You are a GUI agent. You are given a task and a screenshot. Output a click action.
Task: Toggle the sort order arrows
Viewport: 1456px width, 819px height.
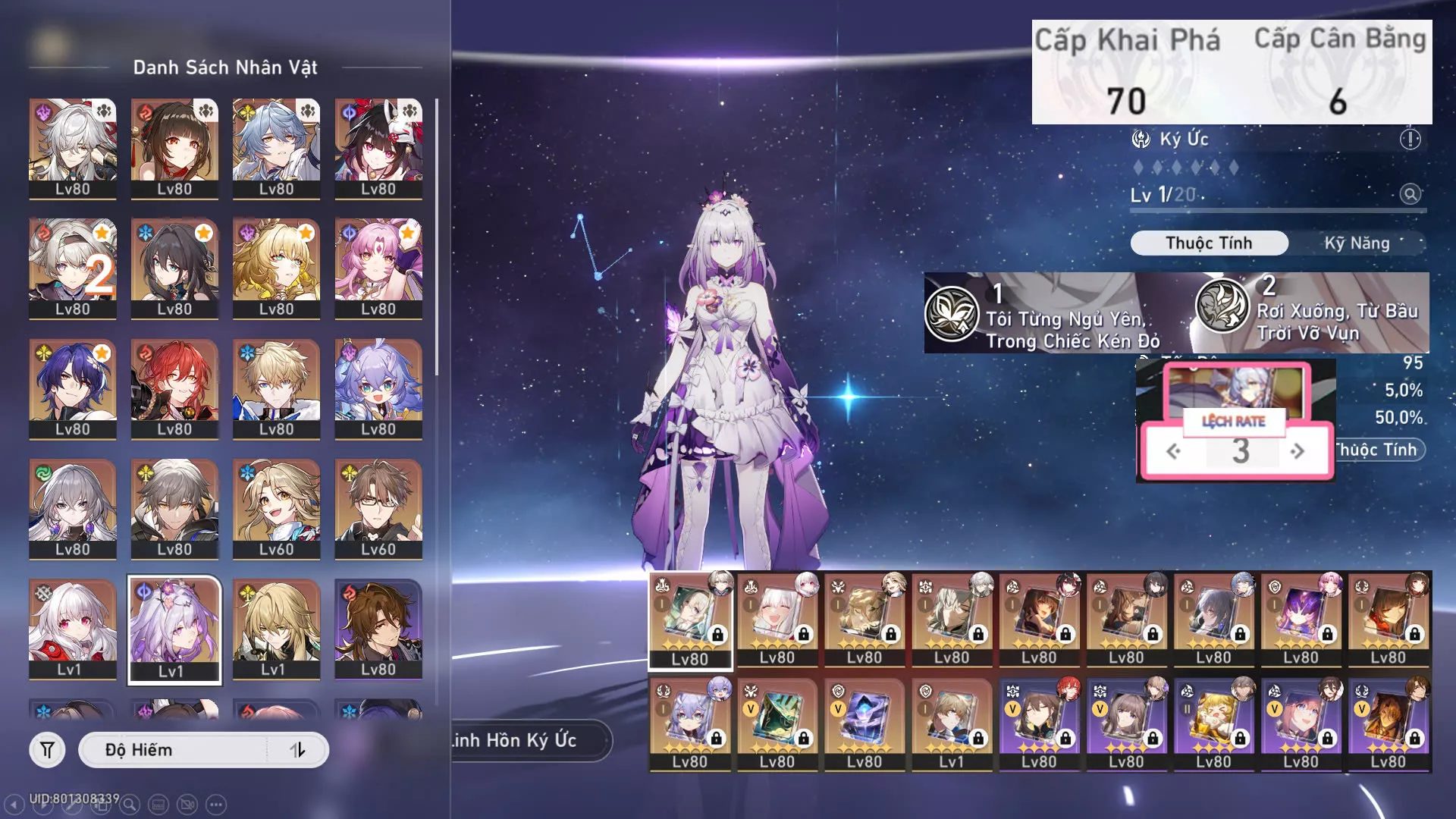tap(297, 750)
